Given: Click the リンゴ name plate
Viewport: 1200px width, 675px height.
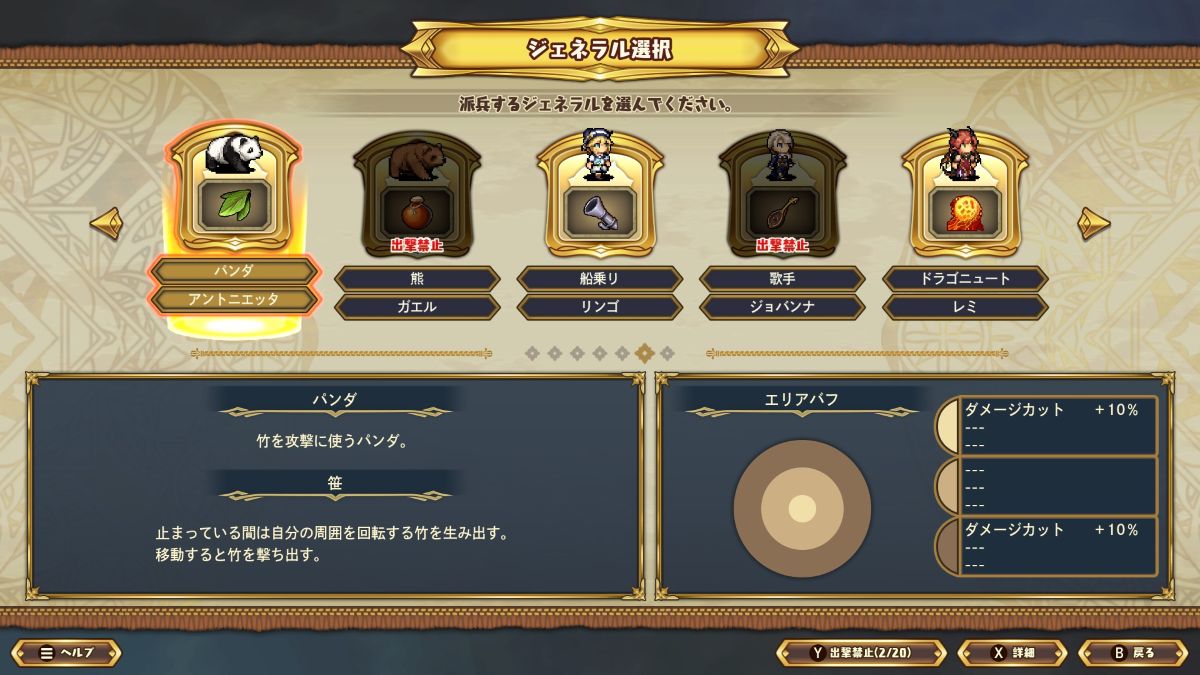Looking at the screenshot, I should 600,307.
